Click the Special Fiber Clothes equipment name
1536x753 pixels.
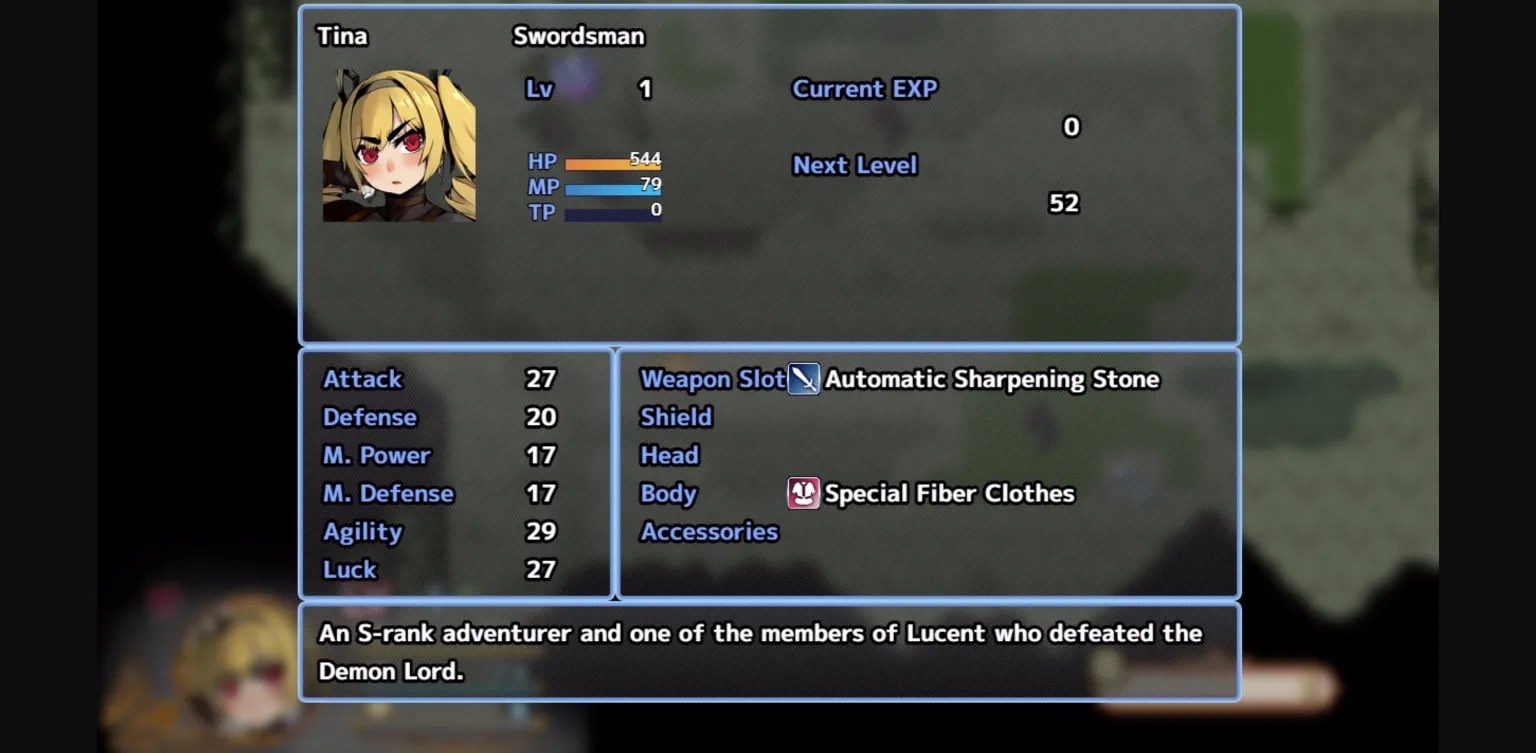949,493
